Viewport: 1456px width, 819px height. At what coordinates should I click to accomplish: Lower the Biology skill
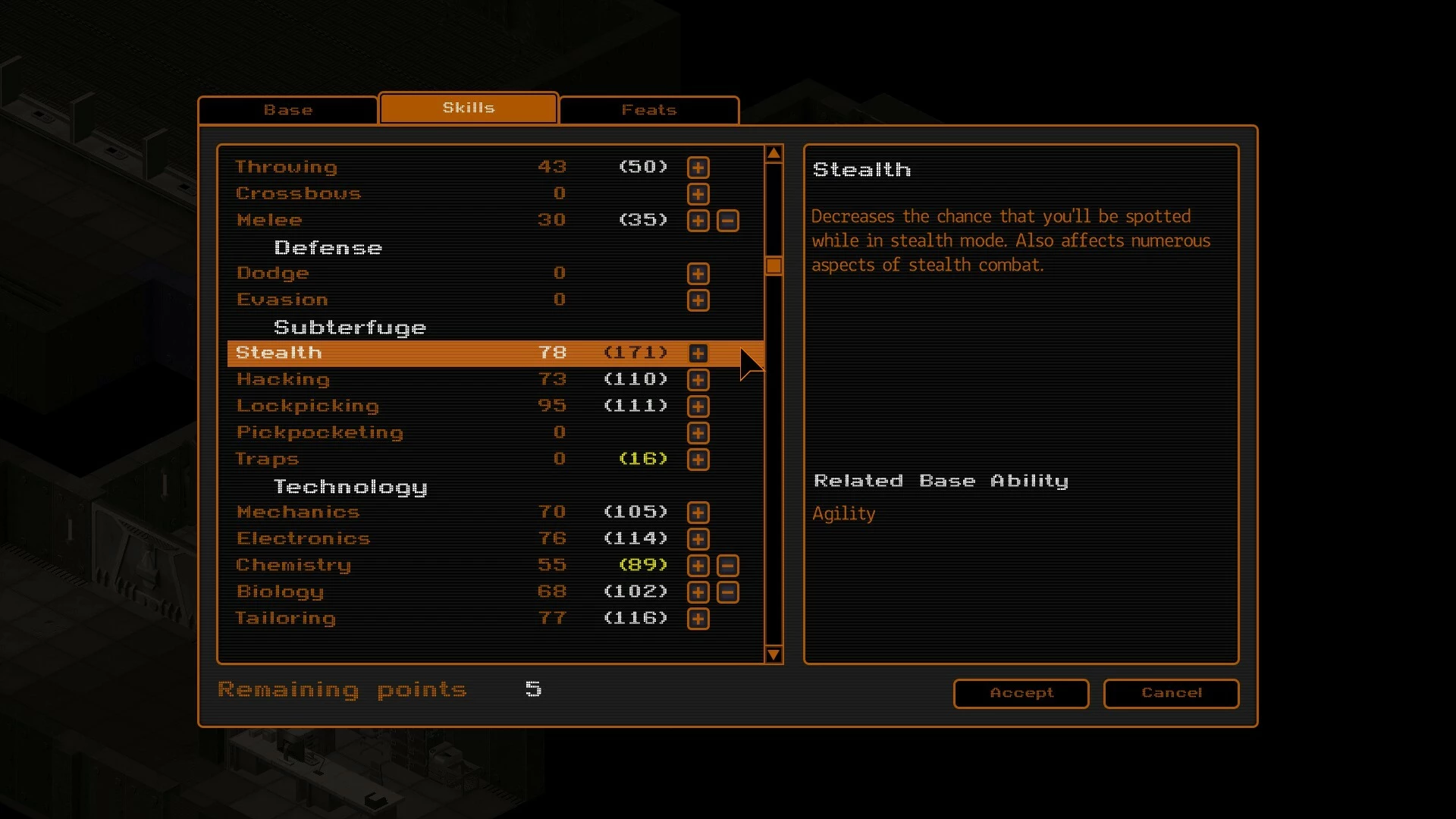tap(728, 592)
